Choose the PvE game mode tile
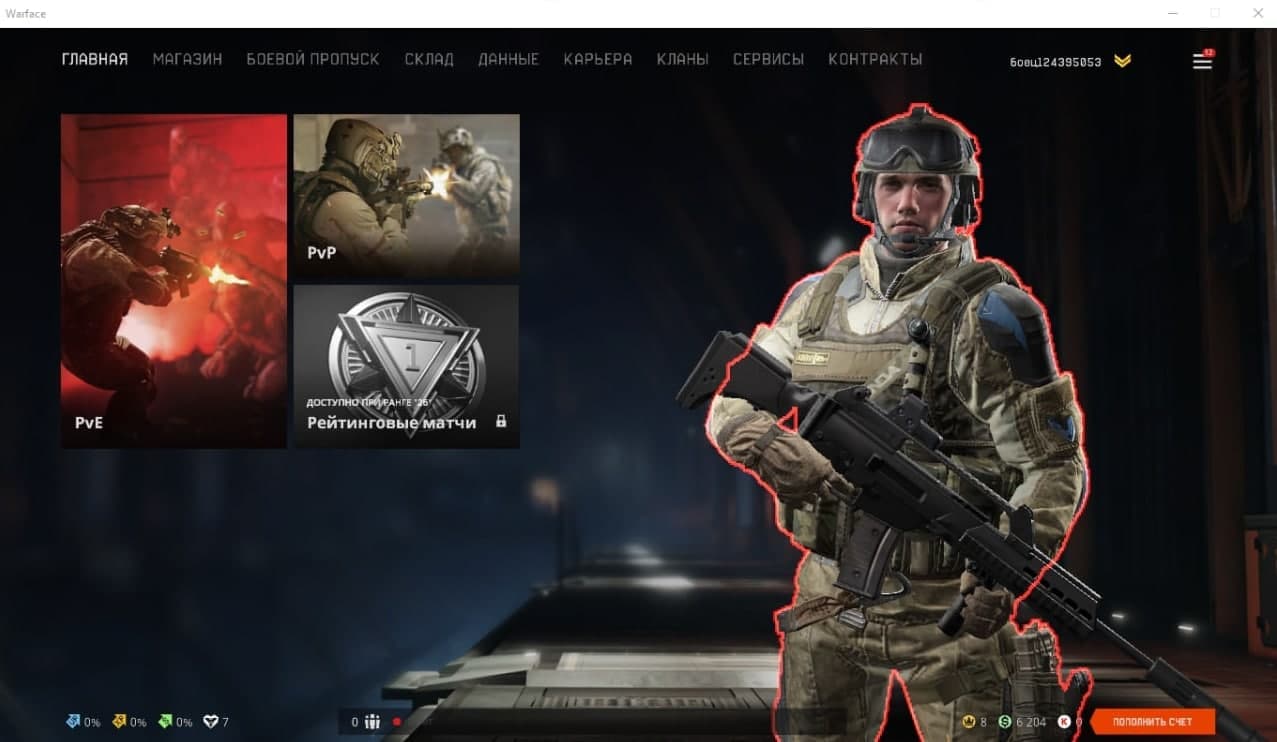 coord(174,281)
